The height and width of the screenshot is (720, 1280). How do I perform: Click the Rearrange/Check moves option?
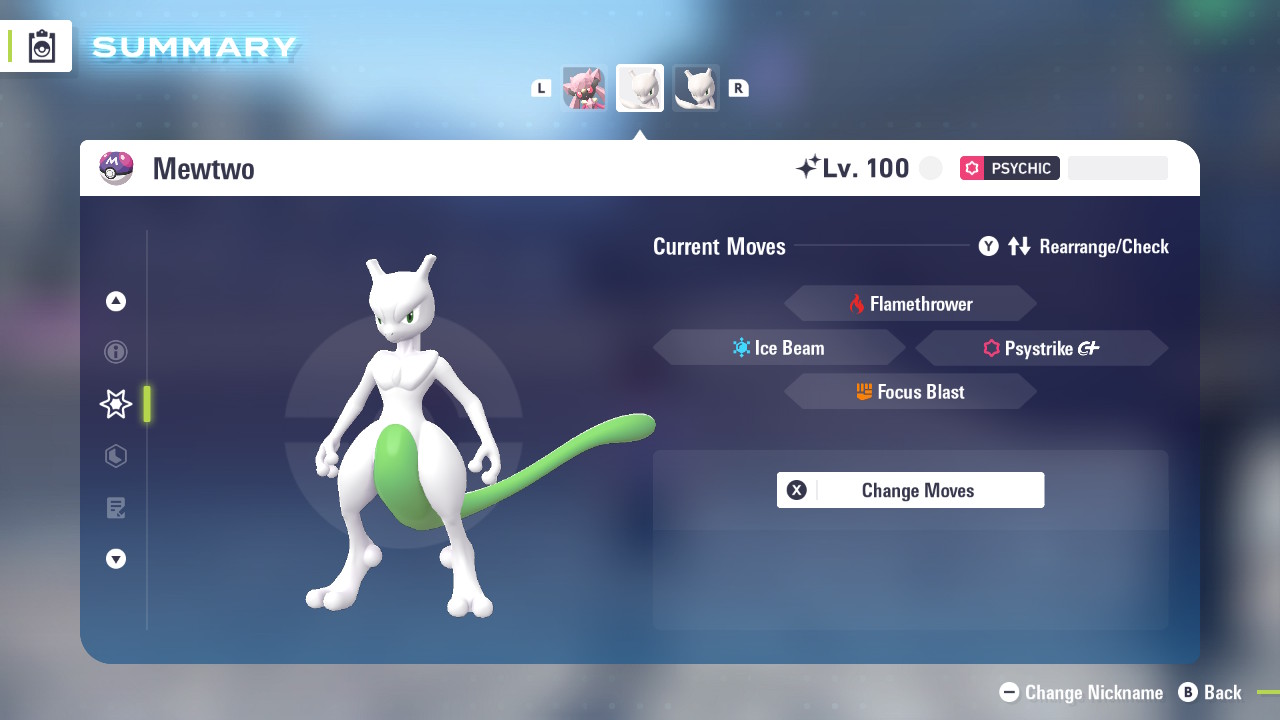tap(1074, 247)
